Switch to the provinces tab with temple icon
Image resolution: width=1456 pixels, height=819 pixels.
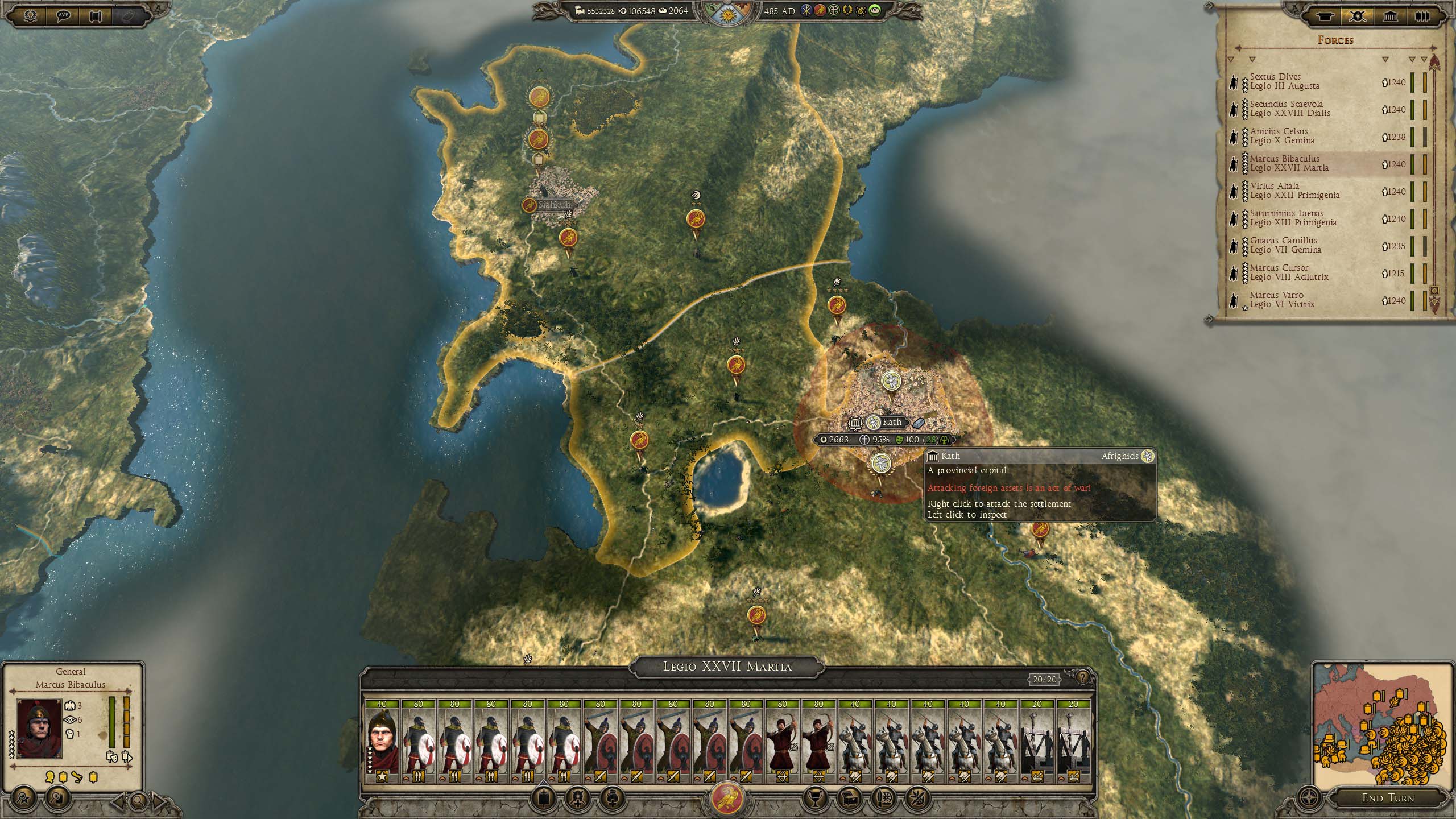[x=1390, y=16]
